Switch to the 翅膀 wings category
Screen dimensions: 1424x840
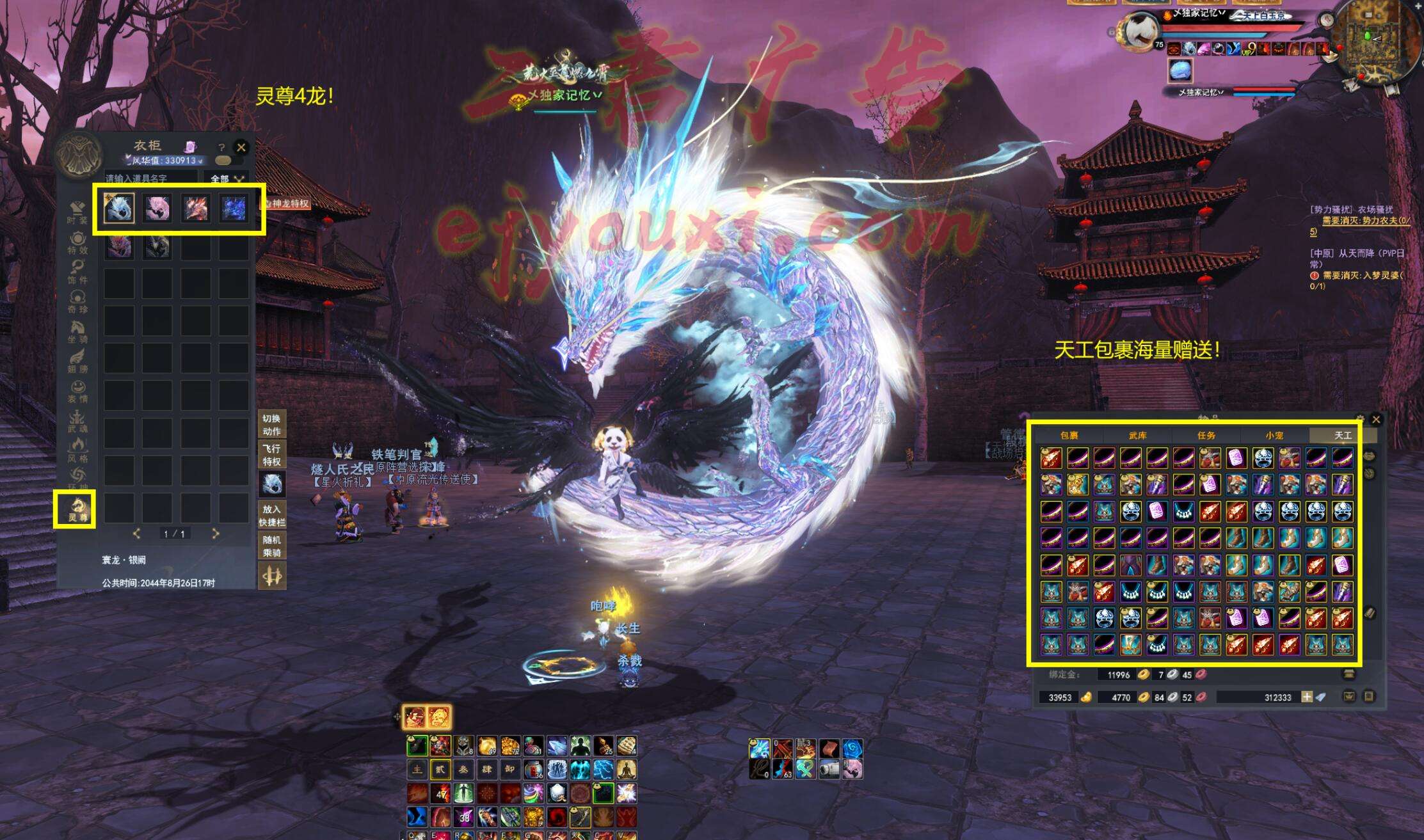click(77, 361)
